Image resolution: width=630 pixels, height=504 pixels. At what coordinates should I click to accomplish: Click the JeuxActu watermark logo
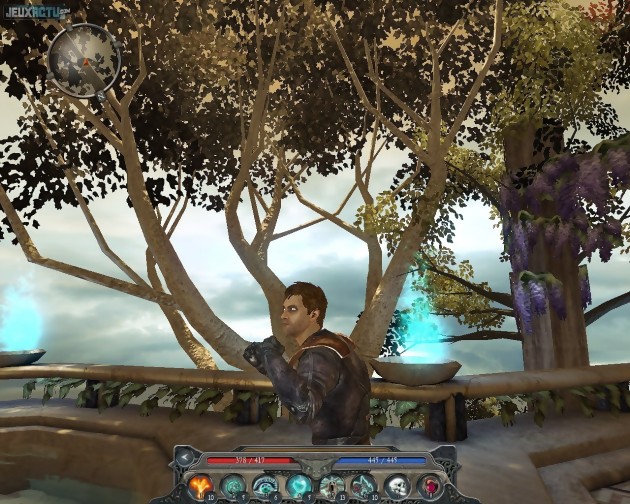click(x=35, y=12)
